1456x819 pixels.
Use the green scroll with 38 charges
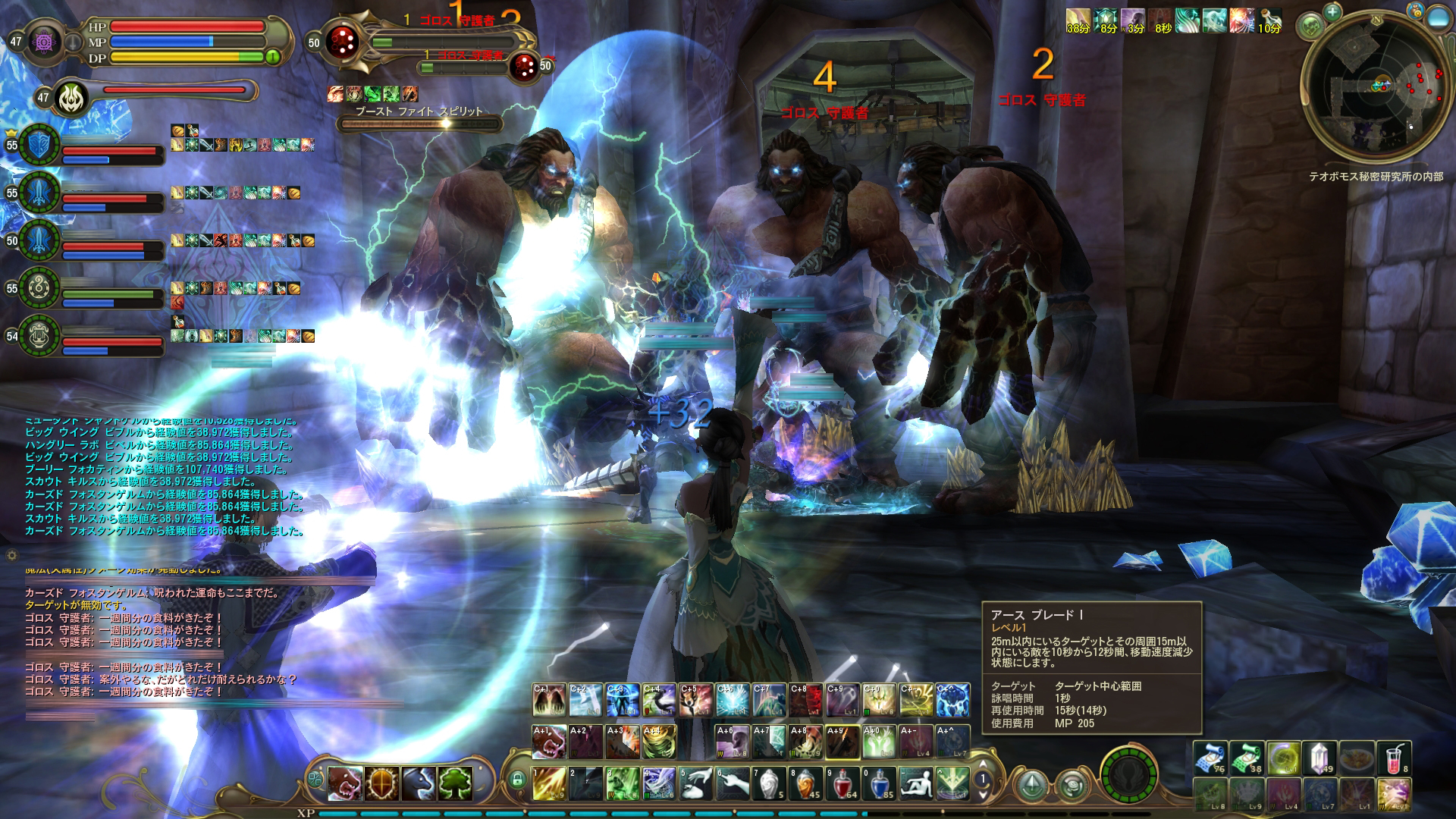pos(1247,758)
